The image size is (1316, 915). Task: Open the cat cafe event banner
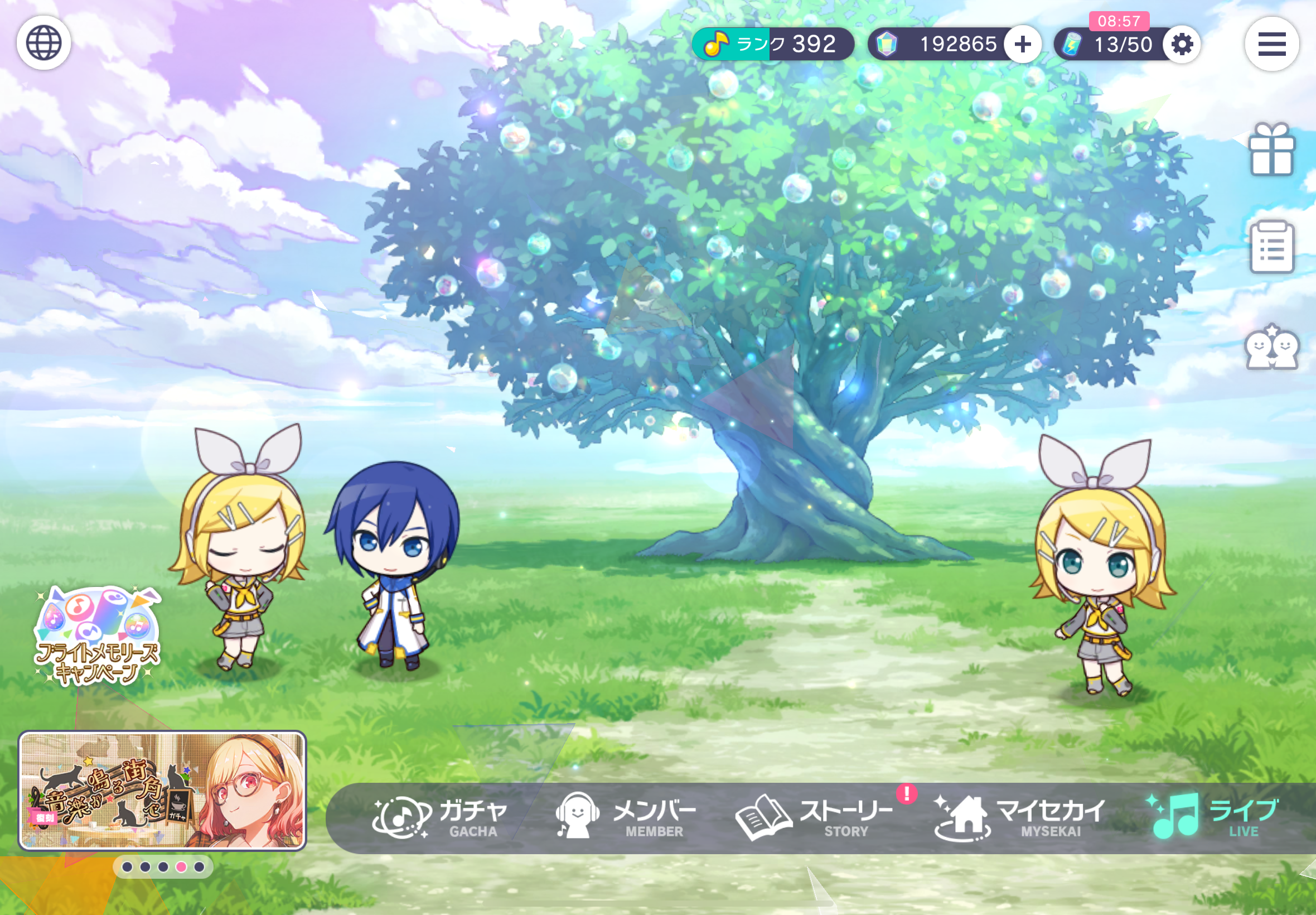tap(162, 790)
